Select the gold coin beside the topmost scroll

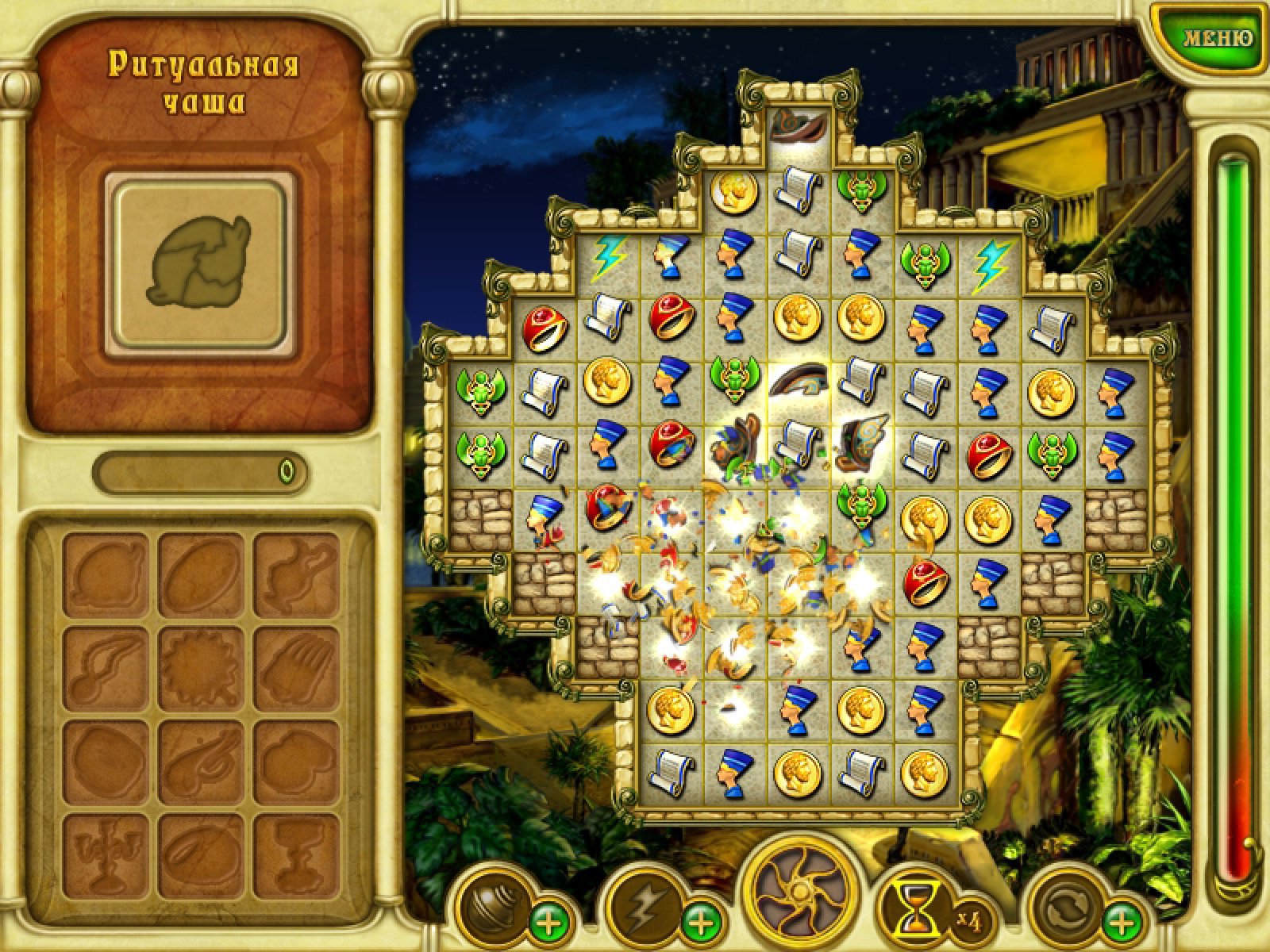pyautogui.click(x=733, y=190)
